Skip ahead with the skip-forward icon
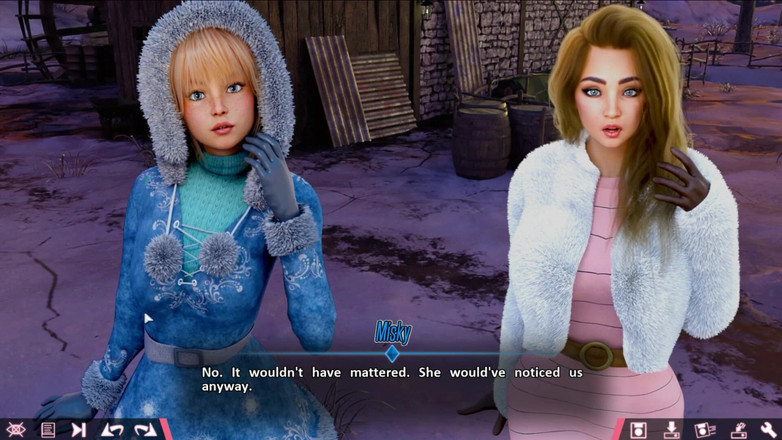782x440 pixels. pos(78,430)
